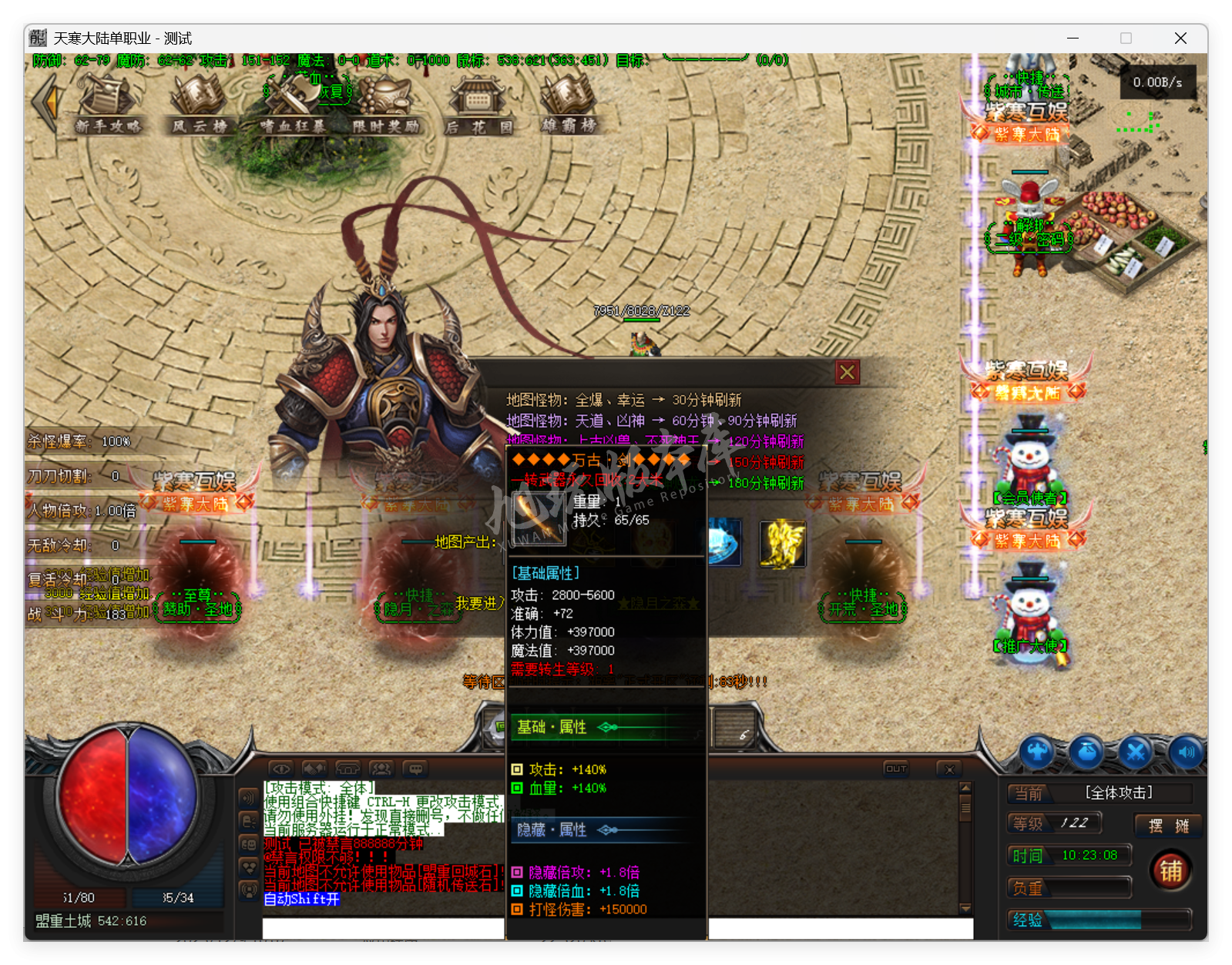Click the eye icon above the chat window

coord(280,768)
